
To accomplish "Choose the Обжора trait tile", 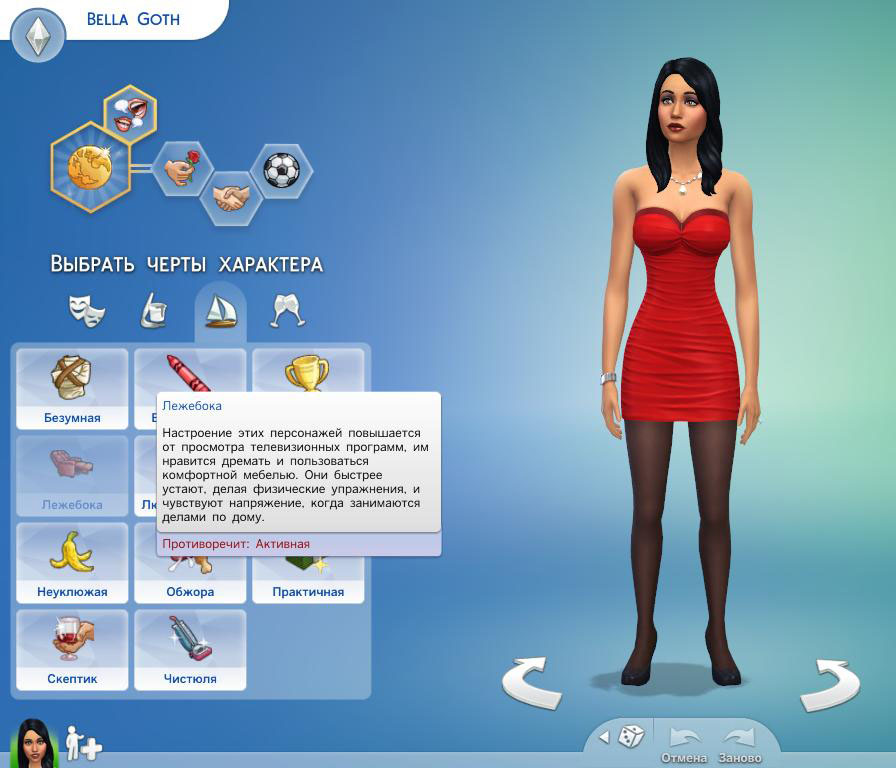I will pos(190,590).
